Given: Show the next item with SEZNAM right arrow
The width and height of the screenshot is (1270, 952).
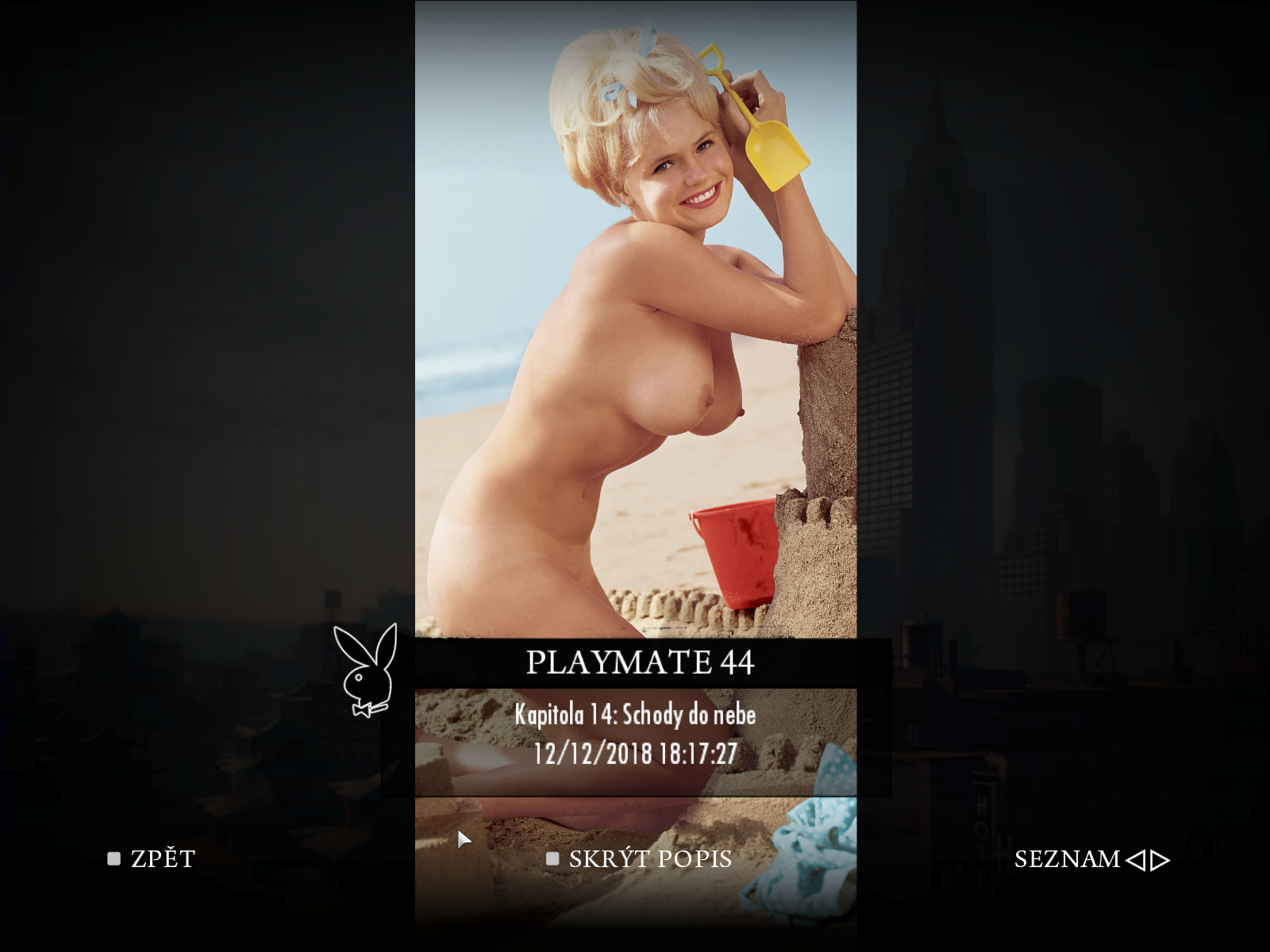Looking at the screenshot, I should 1160,860.
